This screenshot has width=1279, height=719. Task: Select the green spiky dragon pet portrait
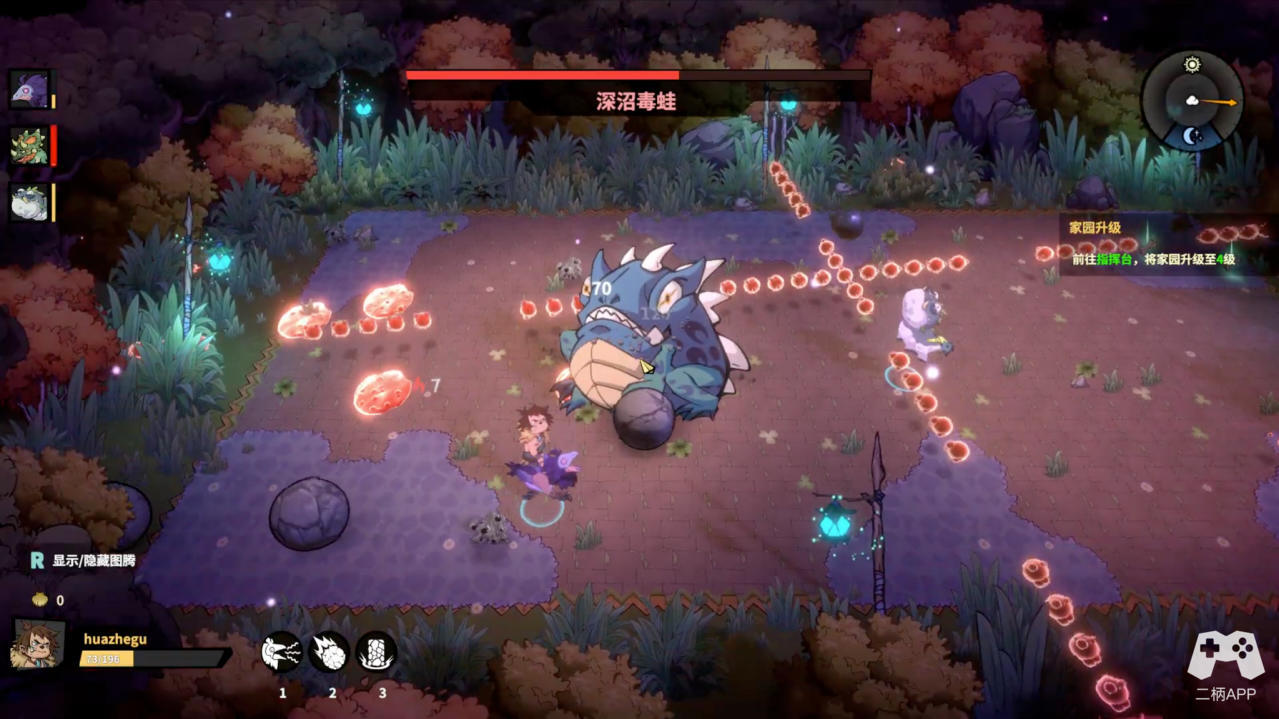[29, 146]
